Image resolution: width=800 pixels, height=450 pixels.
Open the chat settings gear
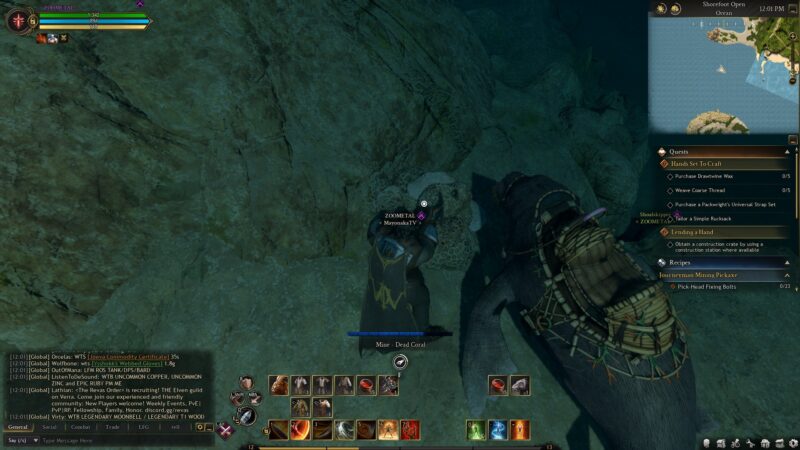click(200, 426)
